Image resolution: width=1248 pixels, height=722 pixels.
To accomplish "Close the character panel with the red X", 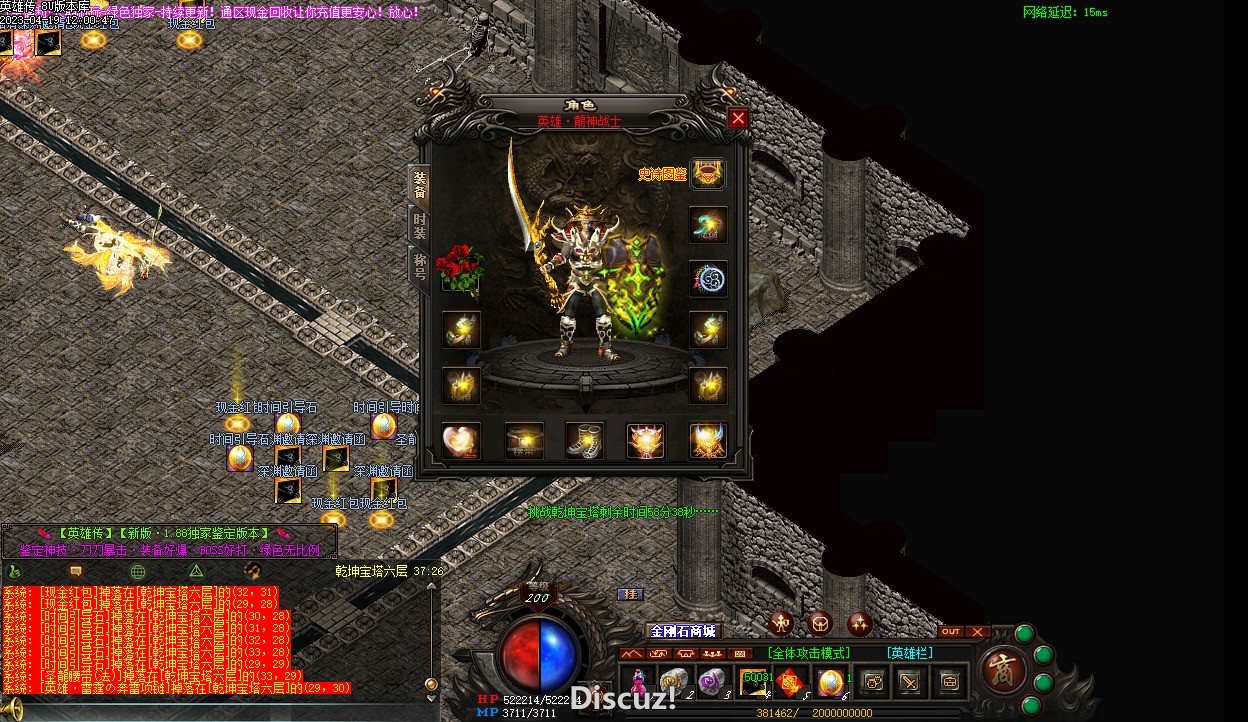I will coord(738,118).
